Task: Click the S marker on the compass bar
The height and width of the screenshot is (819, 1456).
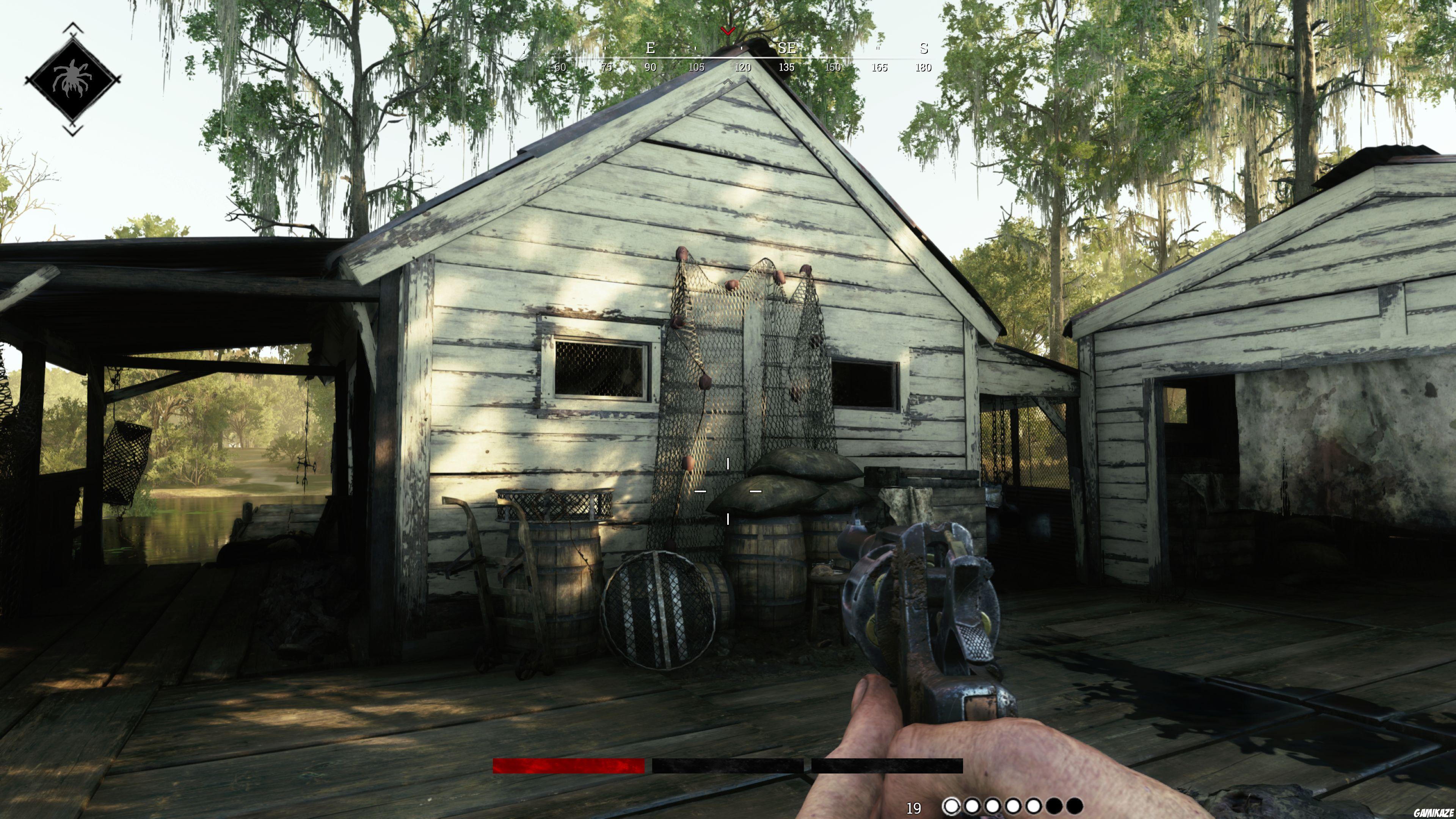Action: 924,49
